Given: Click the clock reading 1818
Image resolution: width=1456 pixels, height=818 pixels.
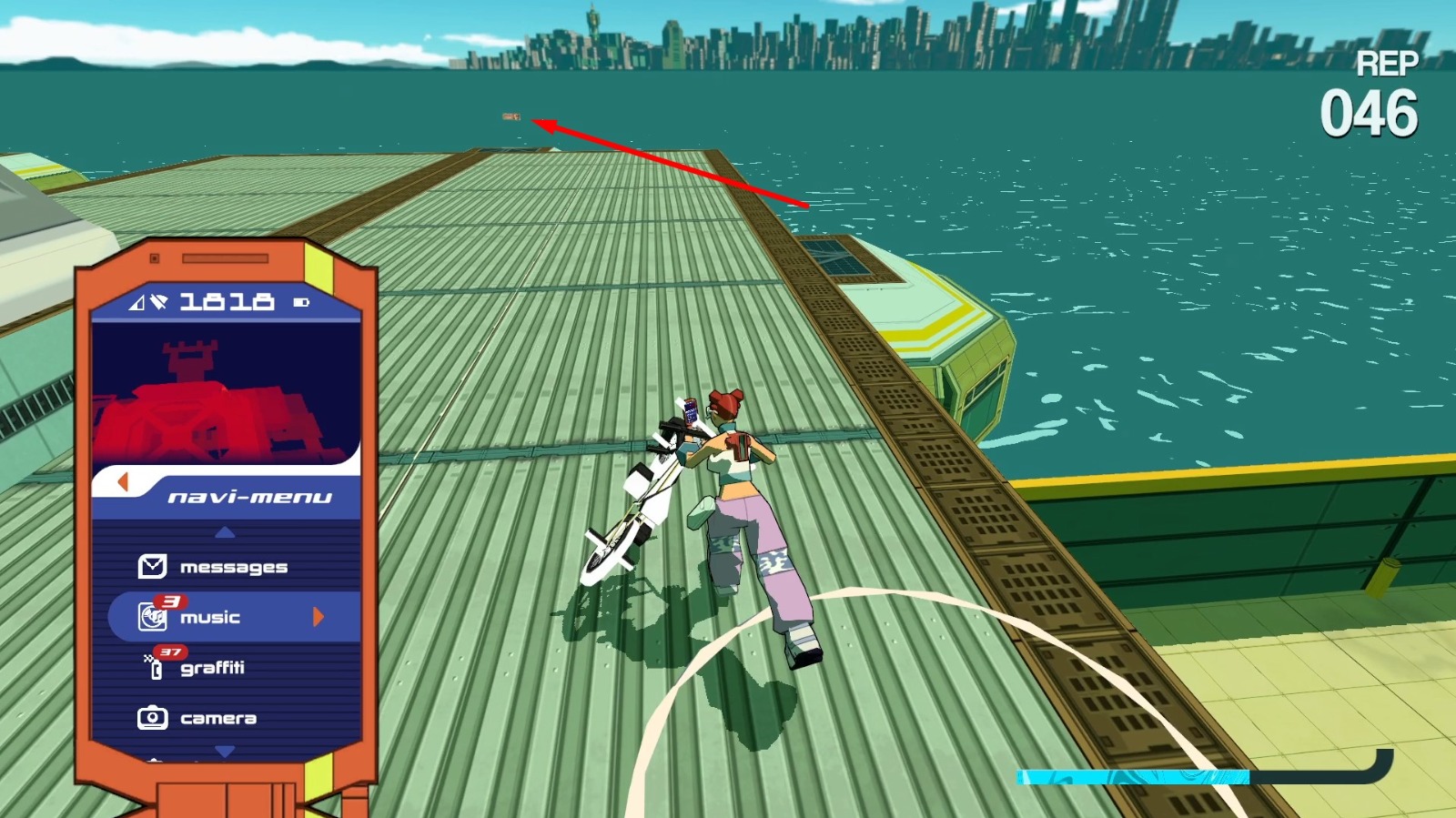Looking at the screenshot, I should coord(223,301).
